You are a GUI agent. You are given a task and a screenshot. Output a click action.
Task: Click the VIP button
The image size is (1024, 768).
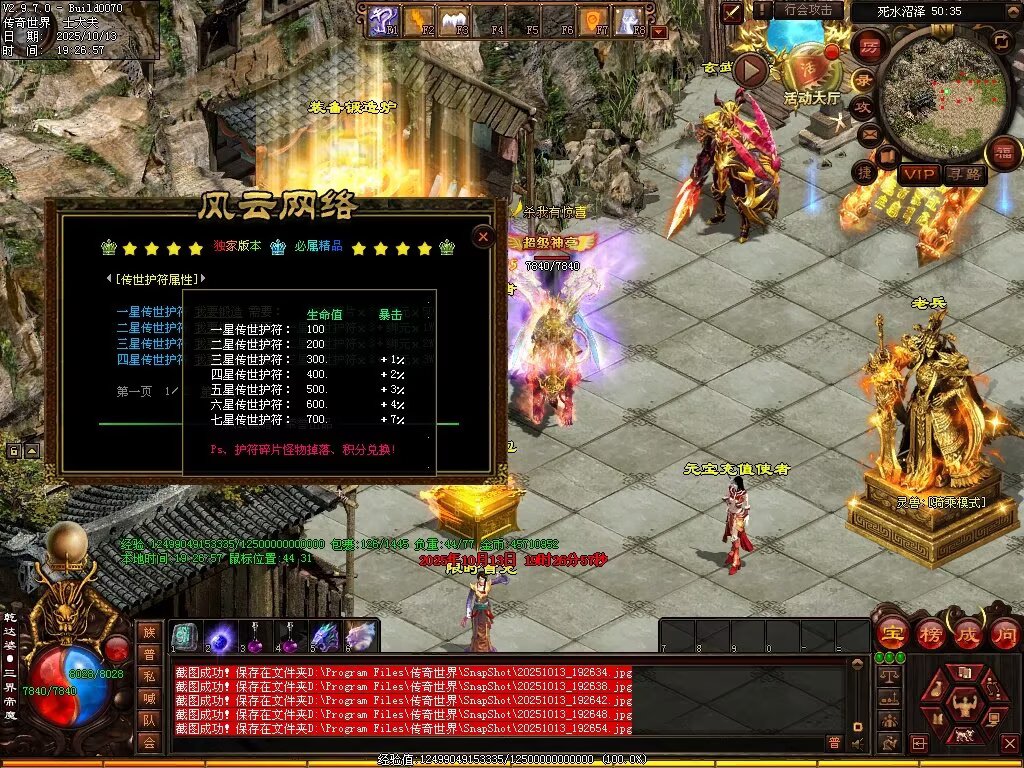[918, 174]
